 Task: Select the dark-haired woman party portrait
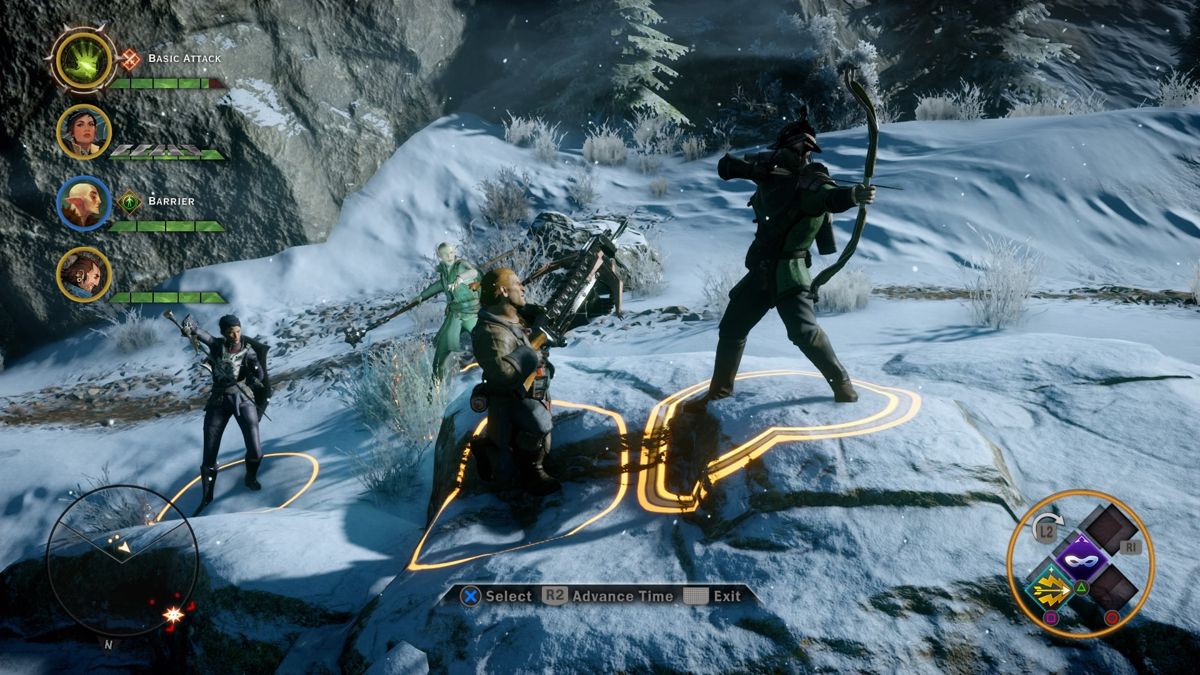[83, 132]
